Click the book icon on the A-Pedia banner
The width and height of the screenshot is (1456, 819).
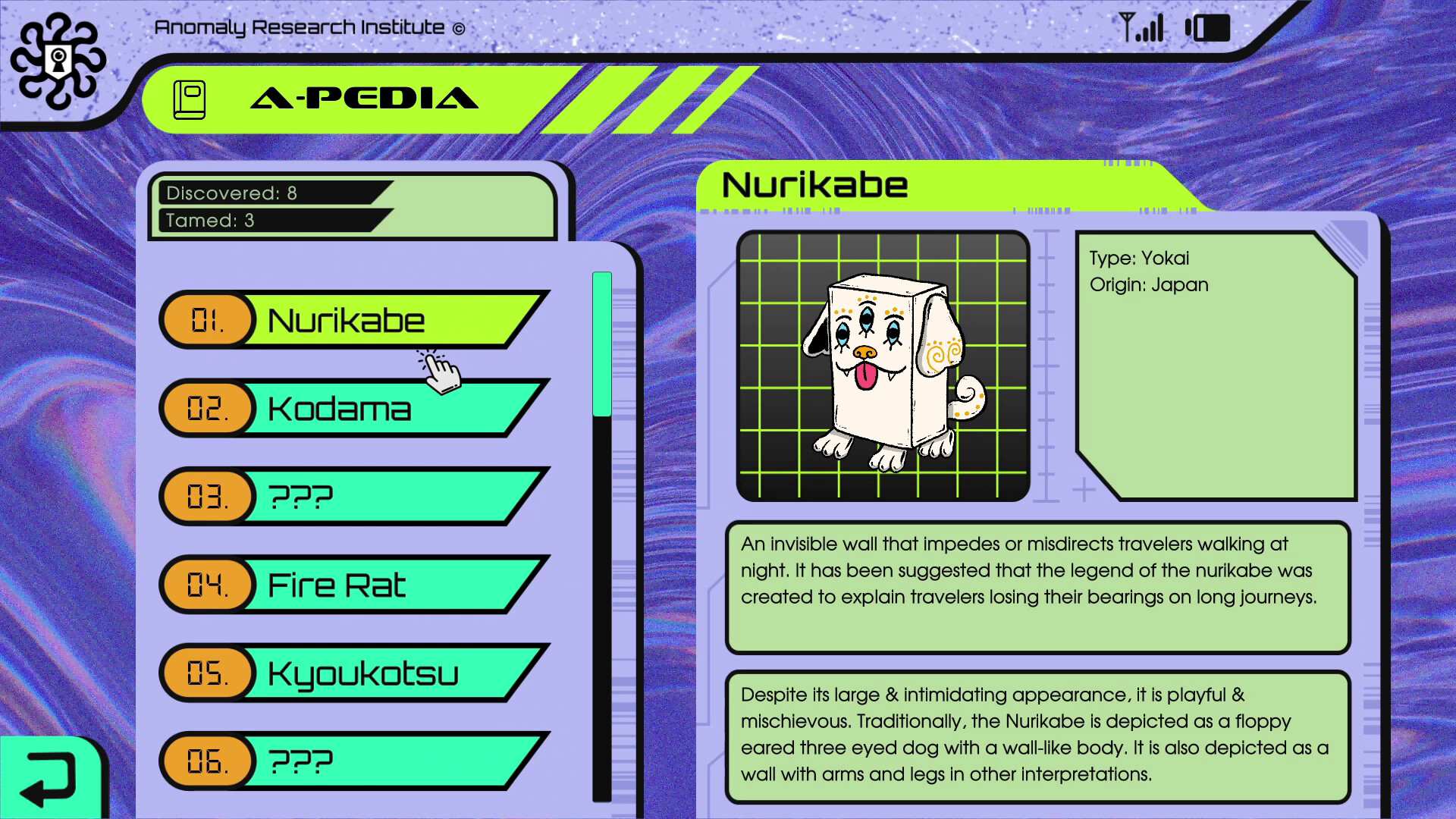(x=191, y=98)
